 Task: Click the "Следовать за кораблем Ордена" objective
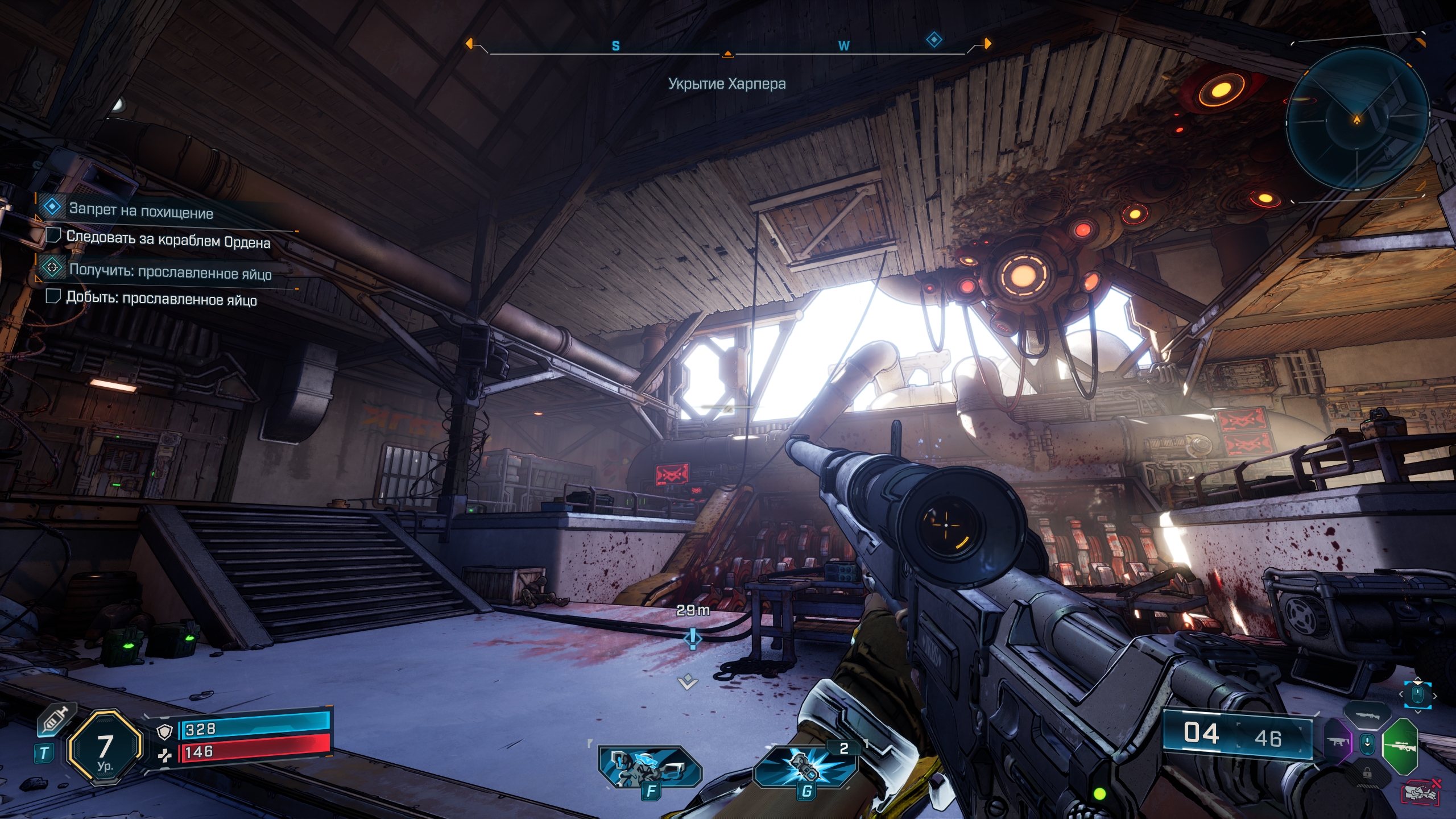click(x=168, y=239)
